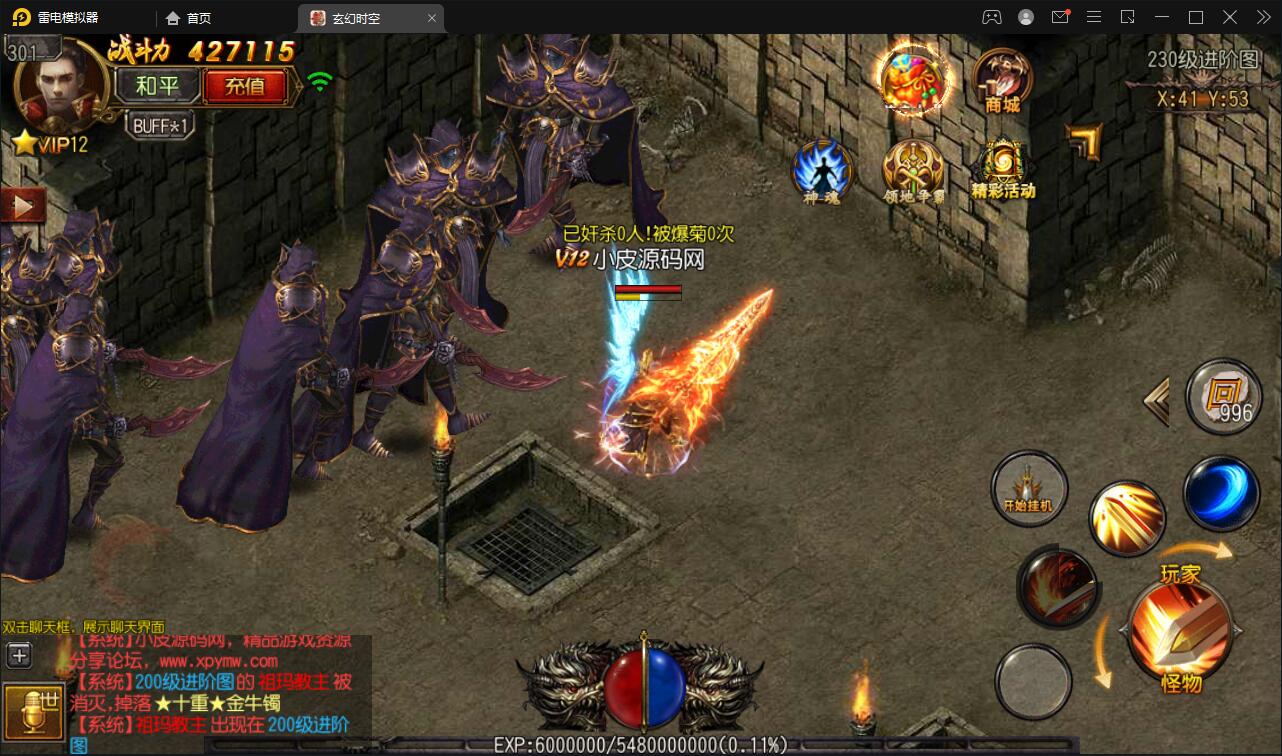The width and height of the screenshot is (1282, 756).
Task: Toggle the 和平 peace mode button
Action: click(156, 87)
